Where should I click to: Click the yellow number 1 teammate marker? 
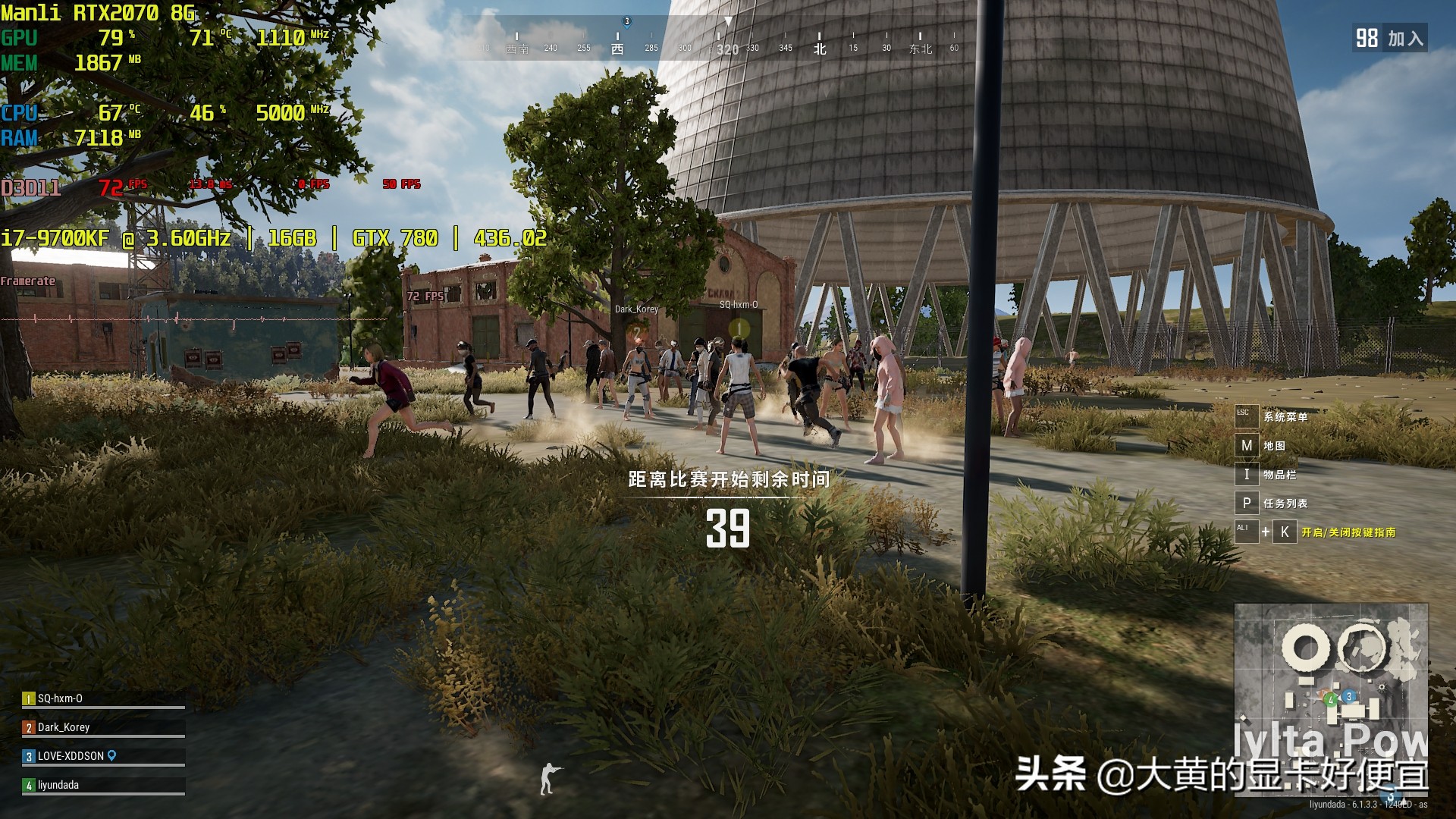pos(739,328)
